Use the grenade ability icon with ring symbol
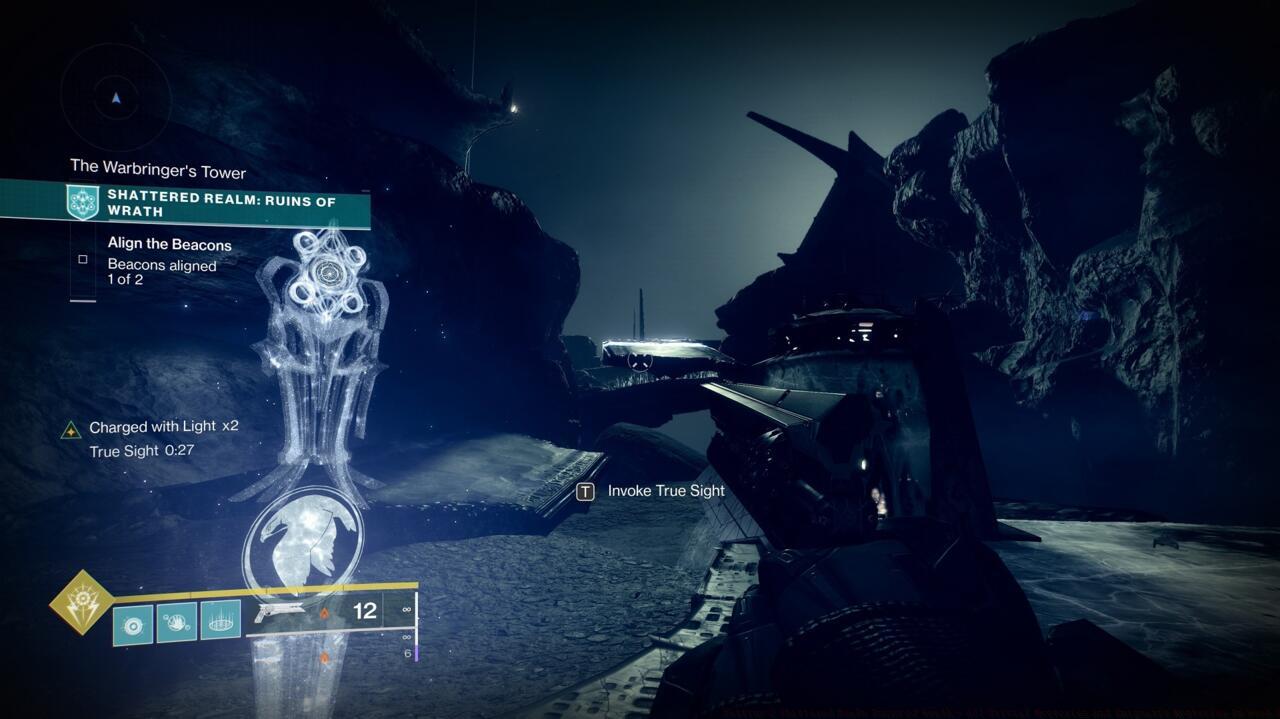 [x=133, y=622]
